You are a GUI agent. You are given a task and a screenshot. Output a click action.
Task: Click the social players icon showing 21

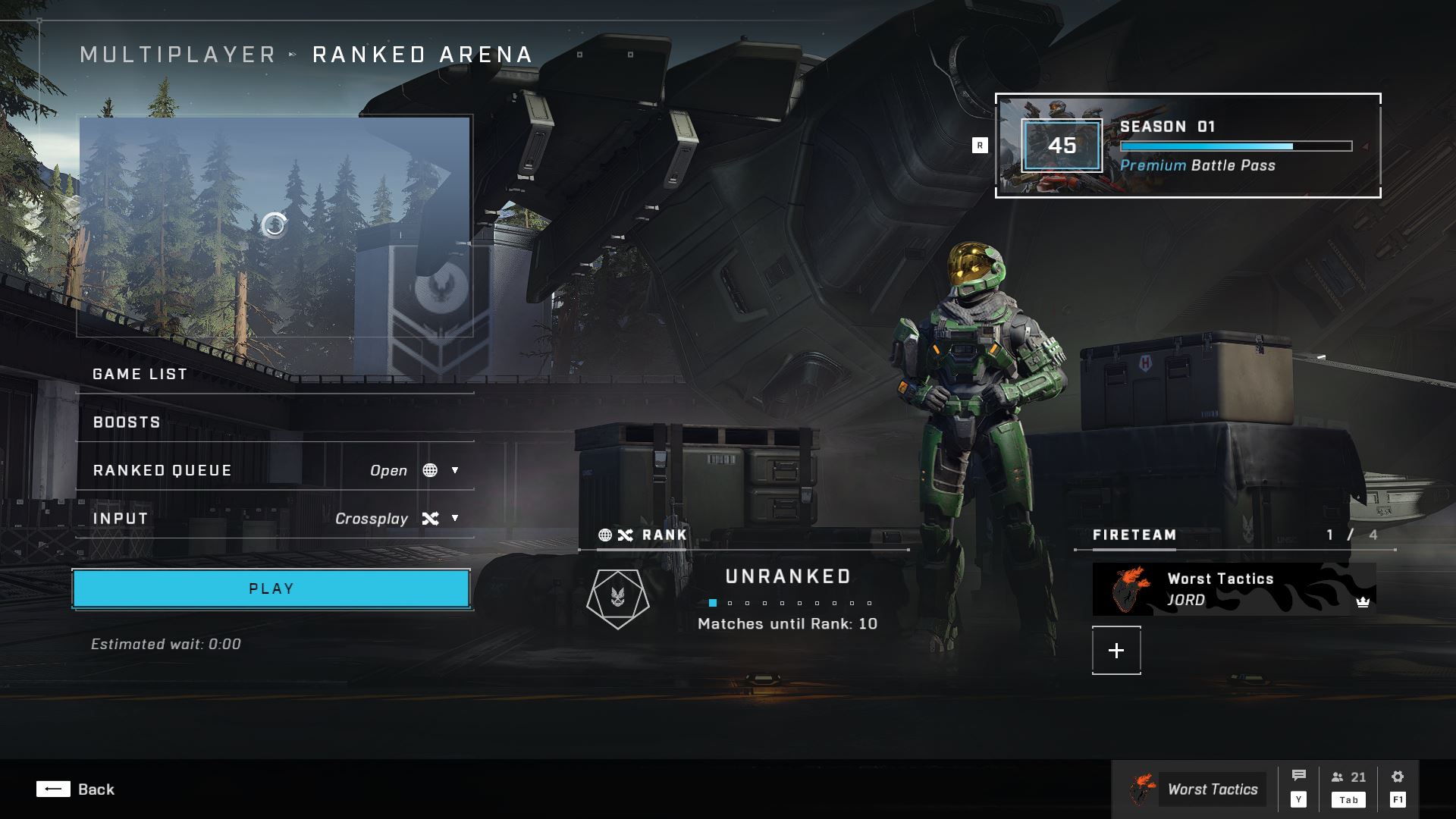tap(1342, 777)
